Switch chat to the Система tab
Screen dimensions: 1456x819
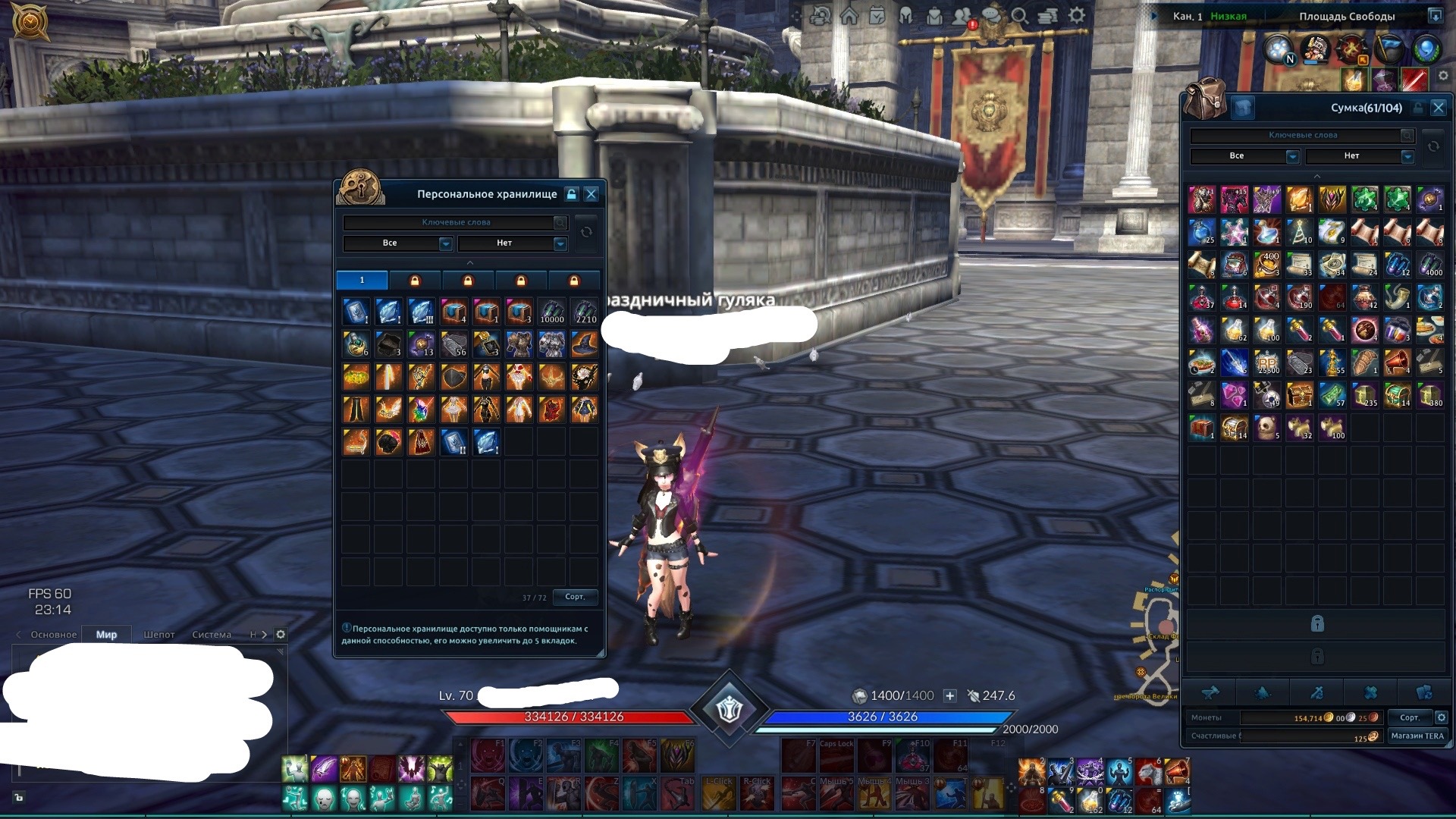(x=212, y=635)
